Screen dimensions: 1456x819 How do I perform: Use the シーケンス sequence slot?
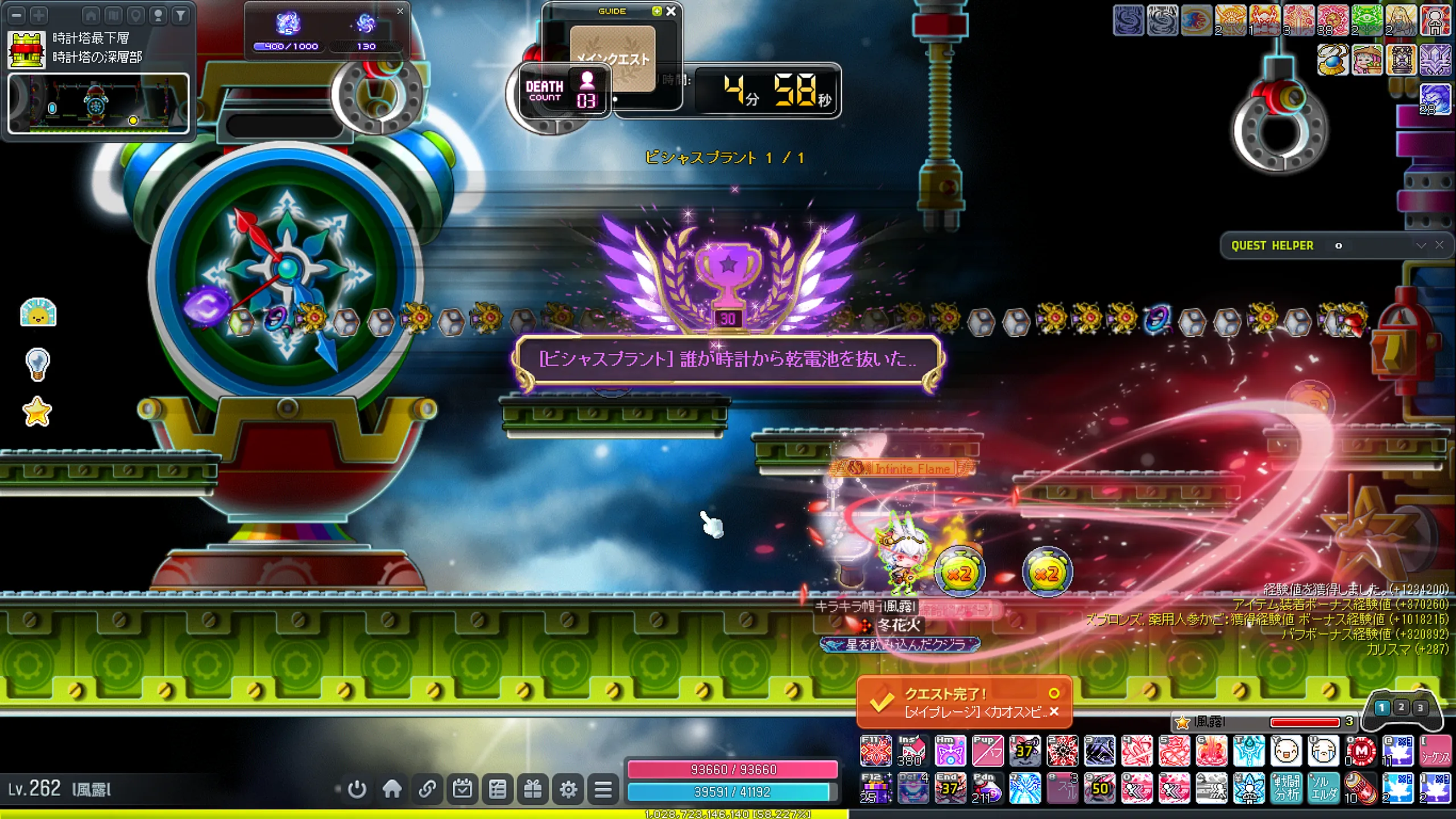pos(1435,751)
